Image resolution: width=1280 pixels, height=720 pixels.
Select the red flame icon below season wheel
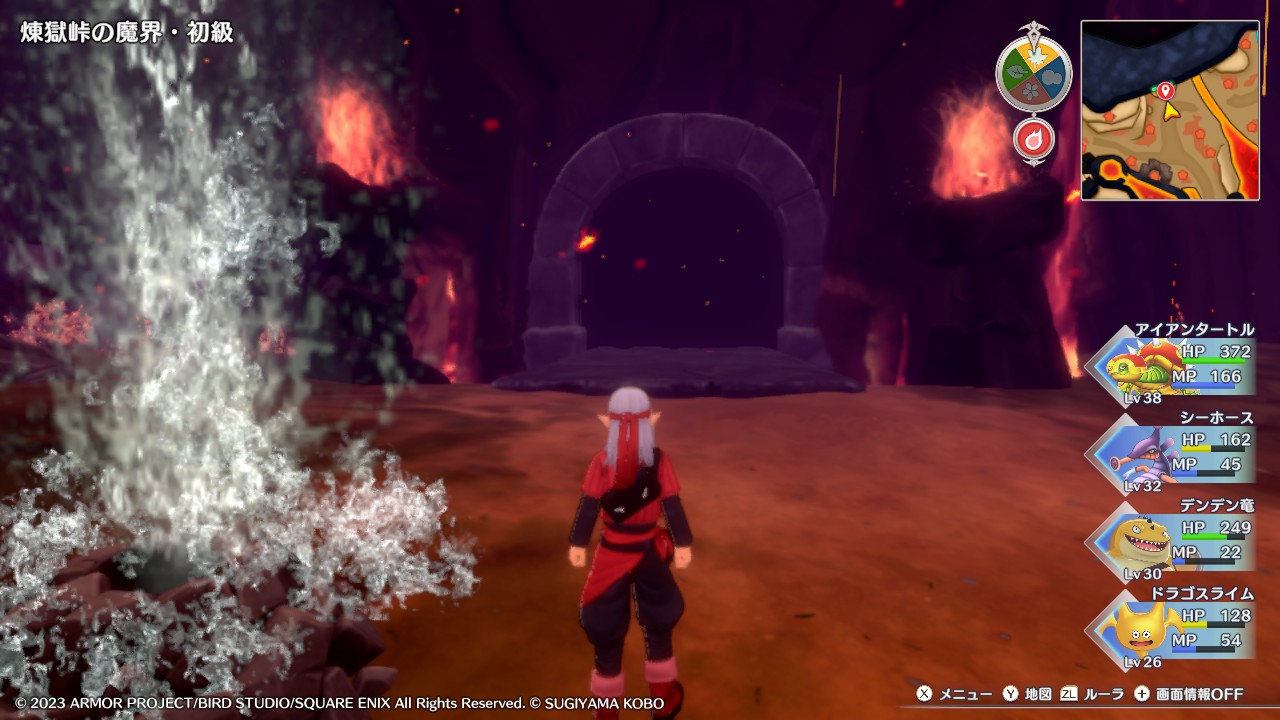1034,139
